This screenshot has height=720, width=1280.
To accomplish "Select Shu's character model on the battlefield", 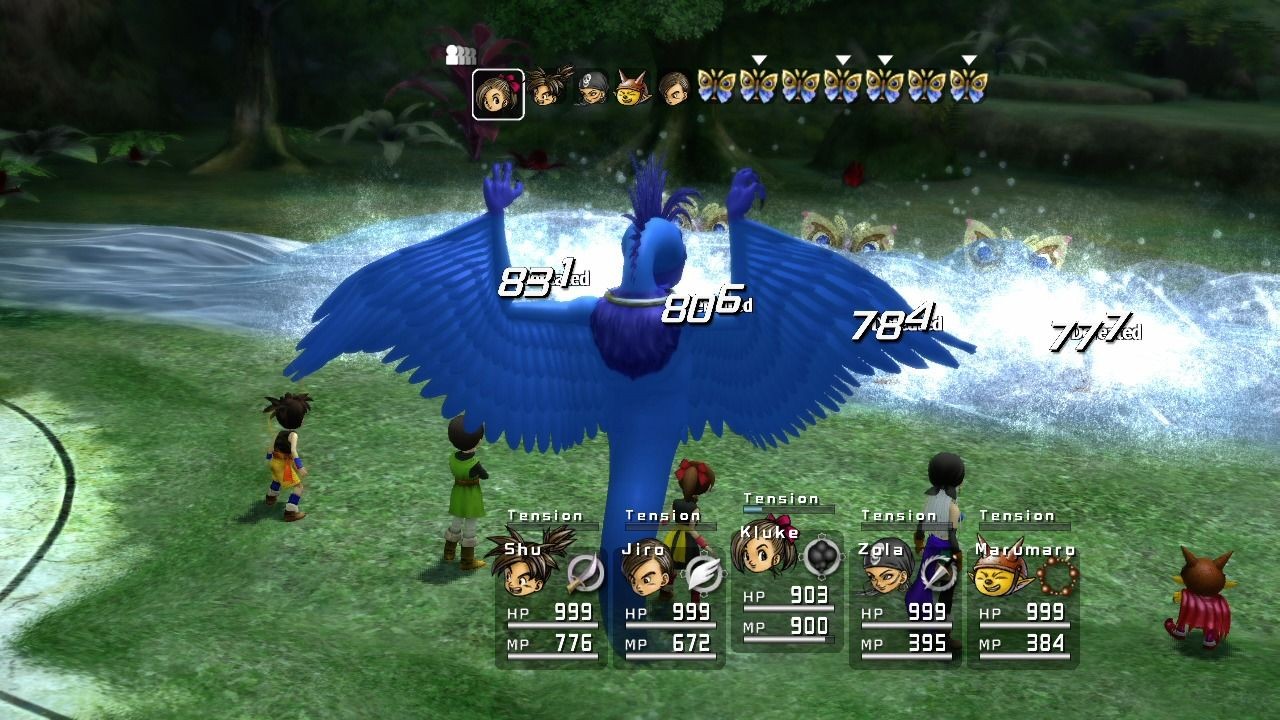I will pyautogui.click(x=284, y=455).
